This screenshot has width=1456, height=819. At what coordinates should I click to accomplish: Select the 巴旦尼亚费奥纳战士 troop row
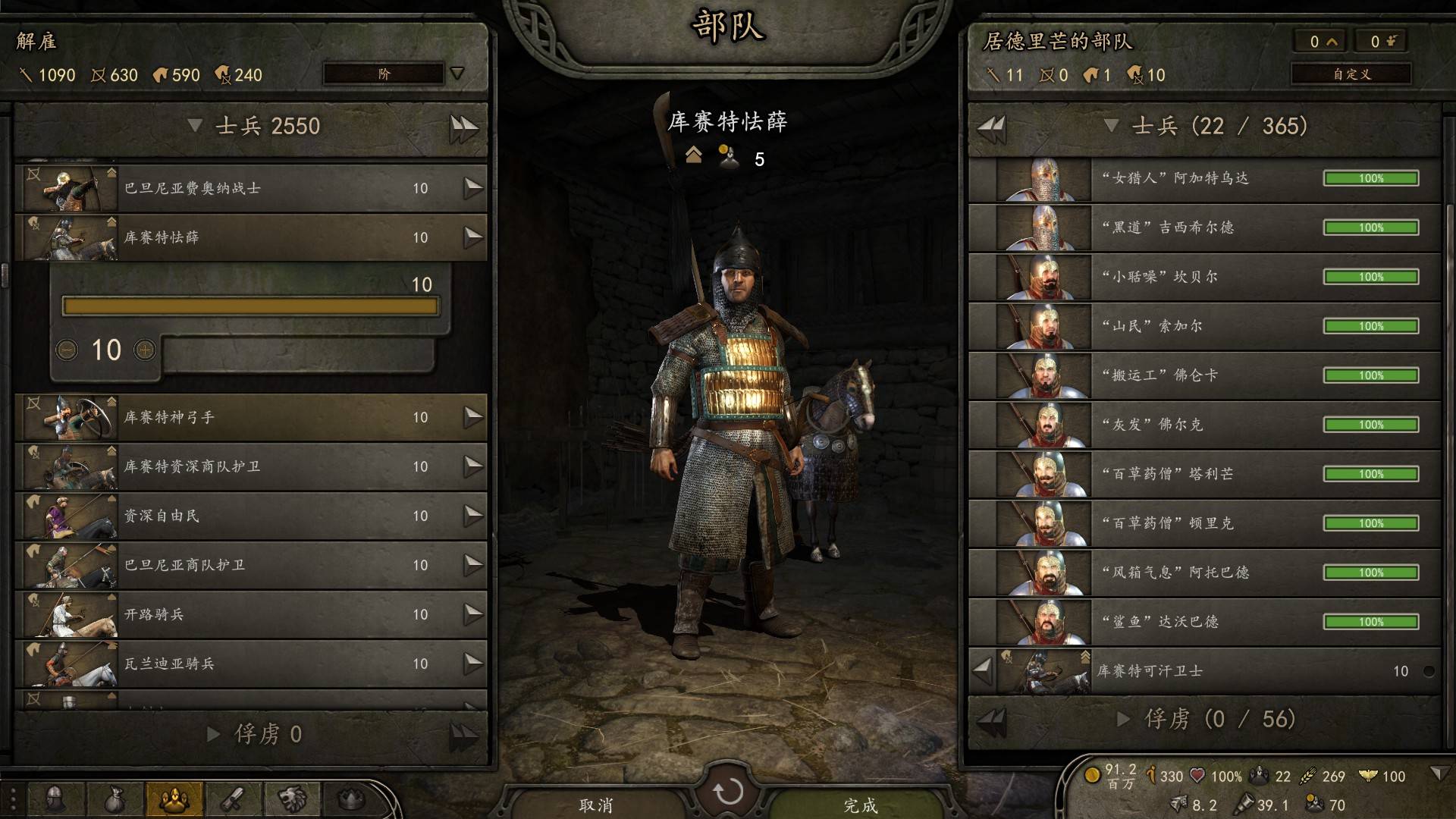(250, 188)
